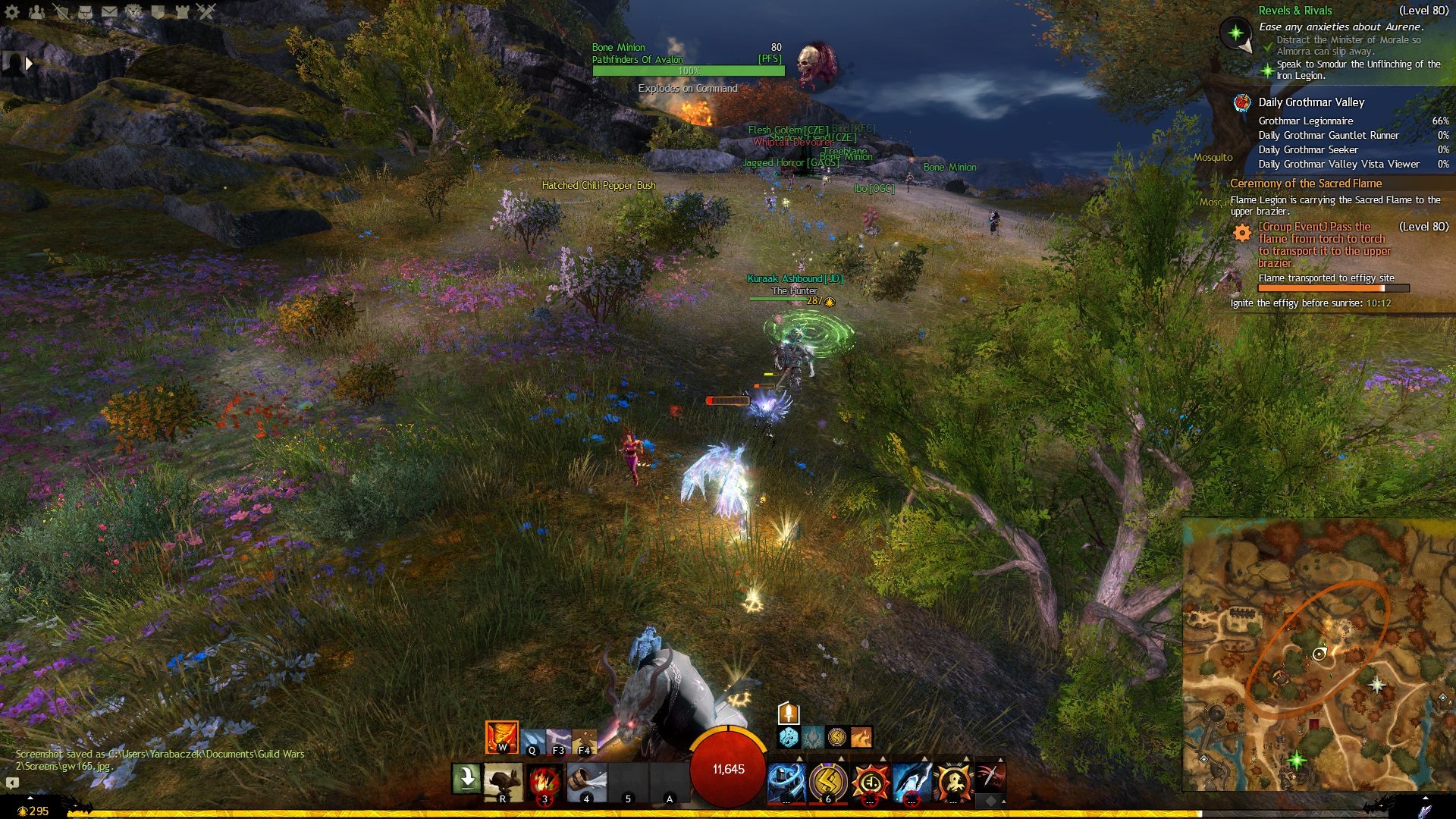Click the green dismount arrow button

(466, 778)
